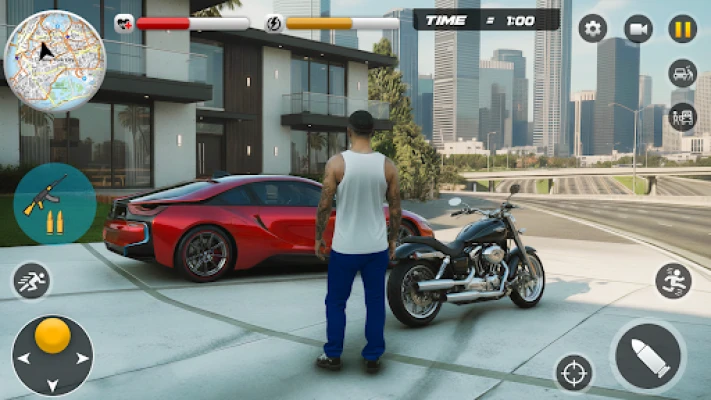Pause the game with the yellow pause button

[x=683, y=28]
